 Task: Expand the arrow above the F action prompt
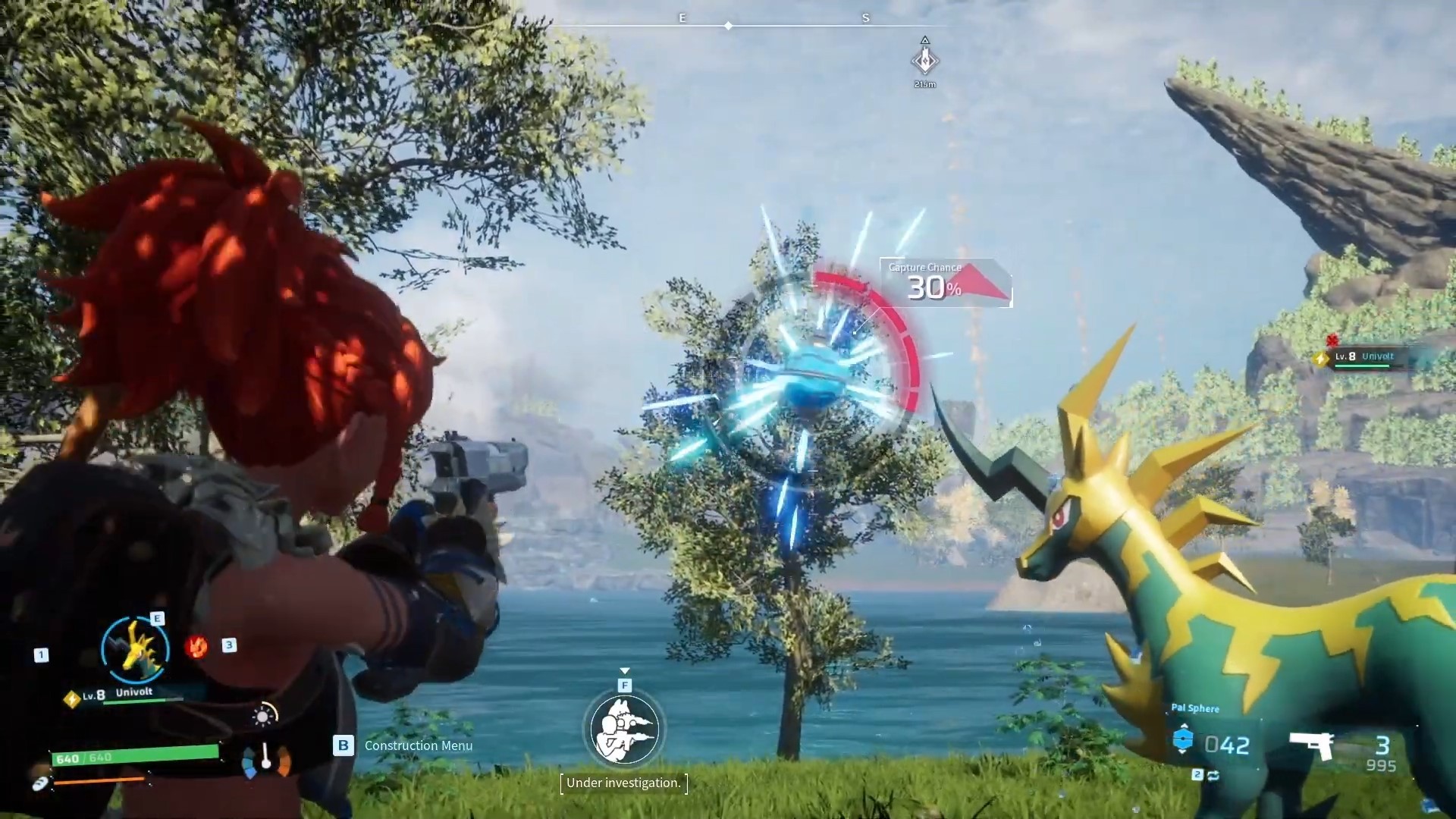[625, 671]
